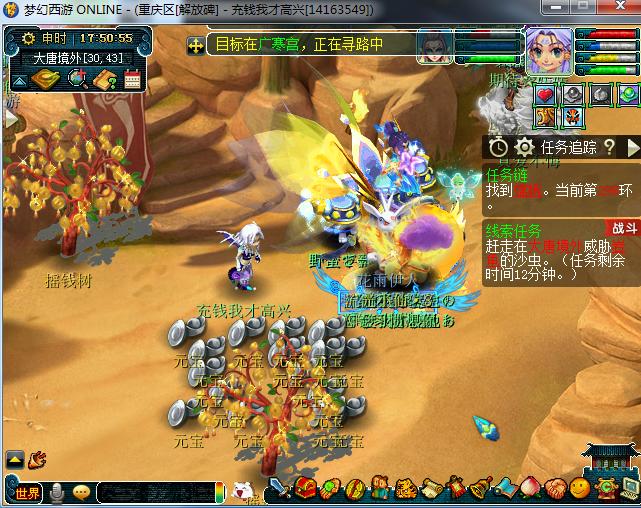Screen dimensions: 641x508
Task: Open the emoji speech bubble button
Action: point(81,492)
